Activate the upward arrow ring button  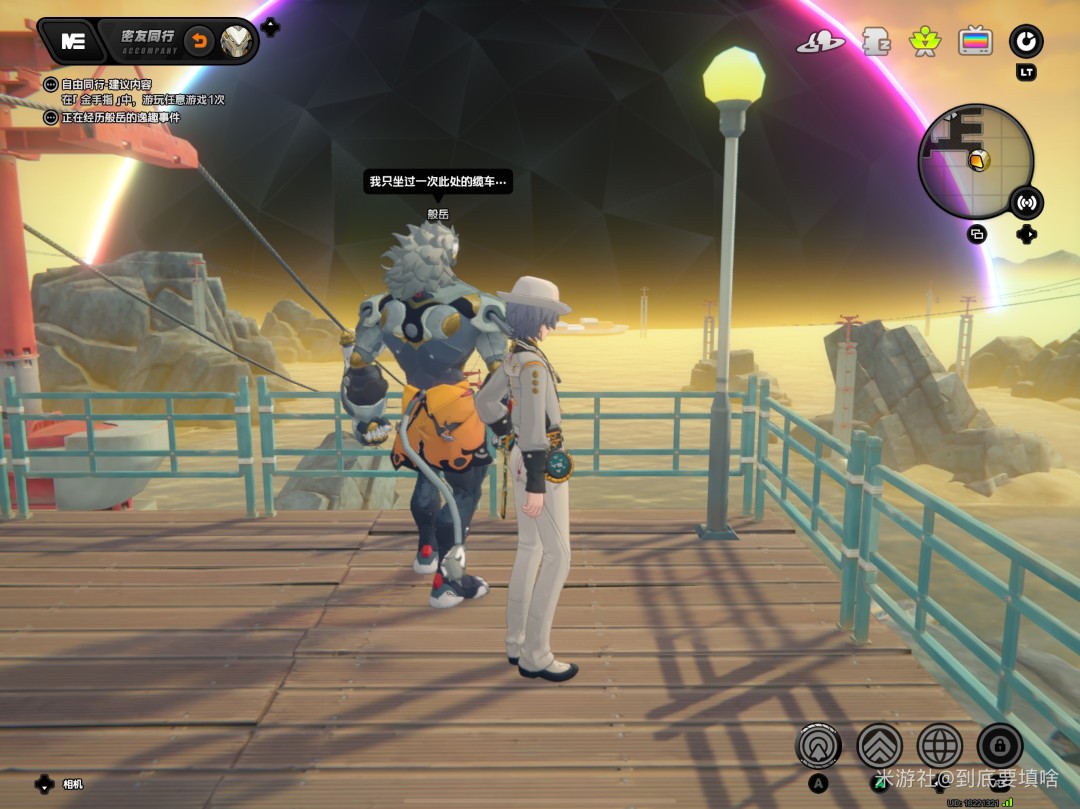coord(818,745)
